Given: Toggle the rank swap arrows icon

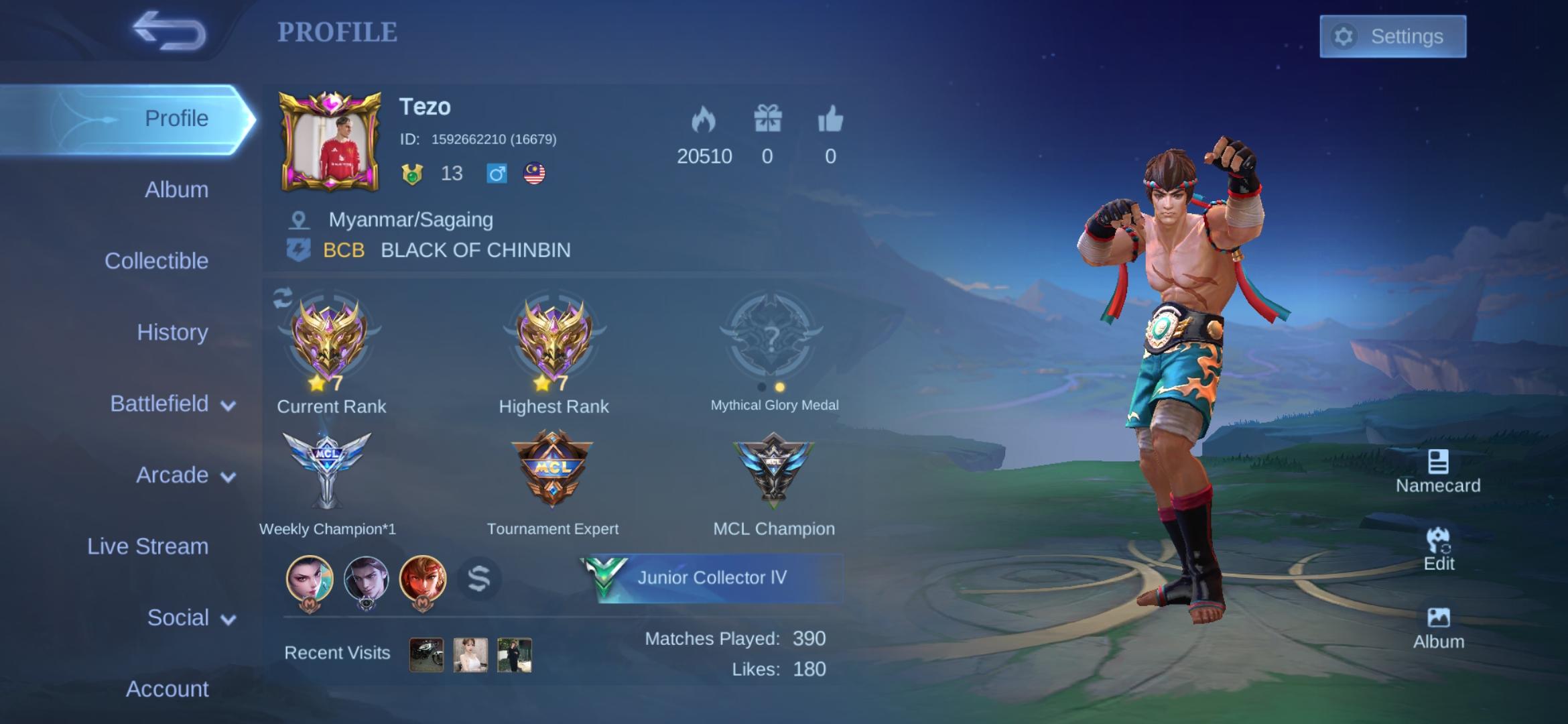Looking at the screenshot, I should pos(283,298).
